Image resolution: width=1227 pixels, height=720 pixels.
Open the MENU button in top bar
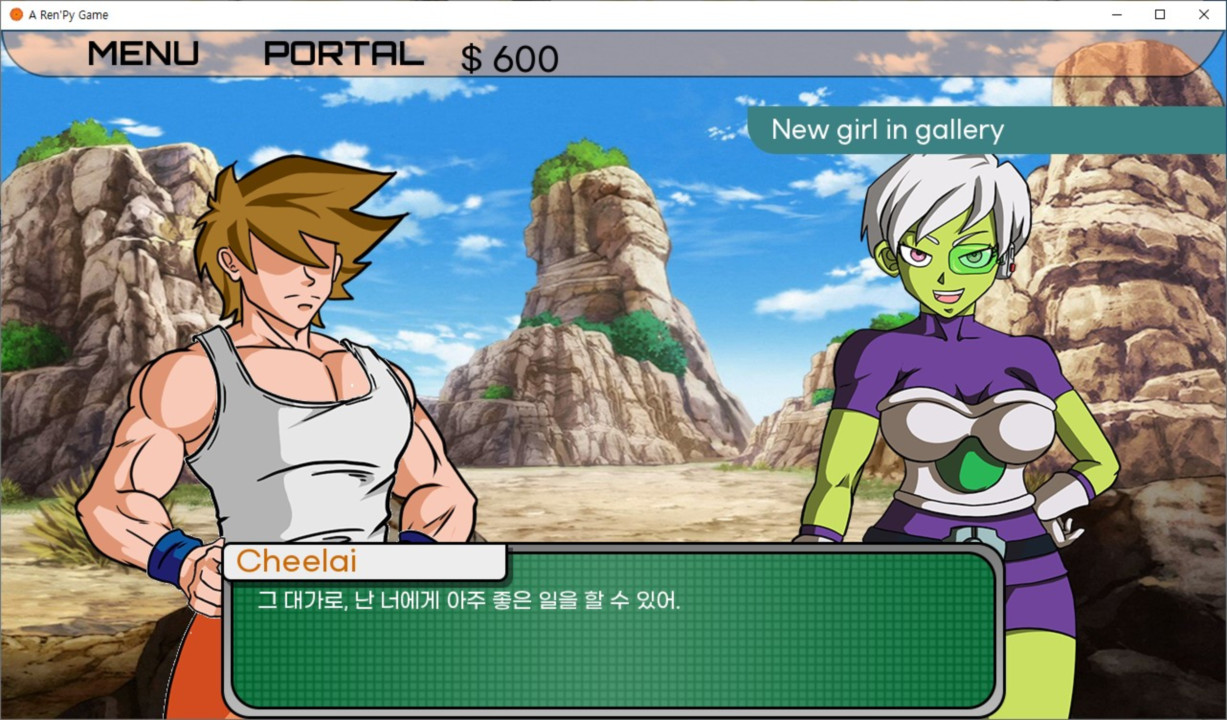(143, 53)
